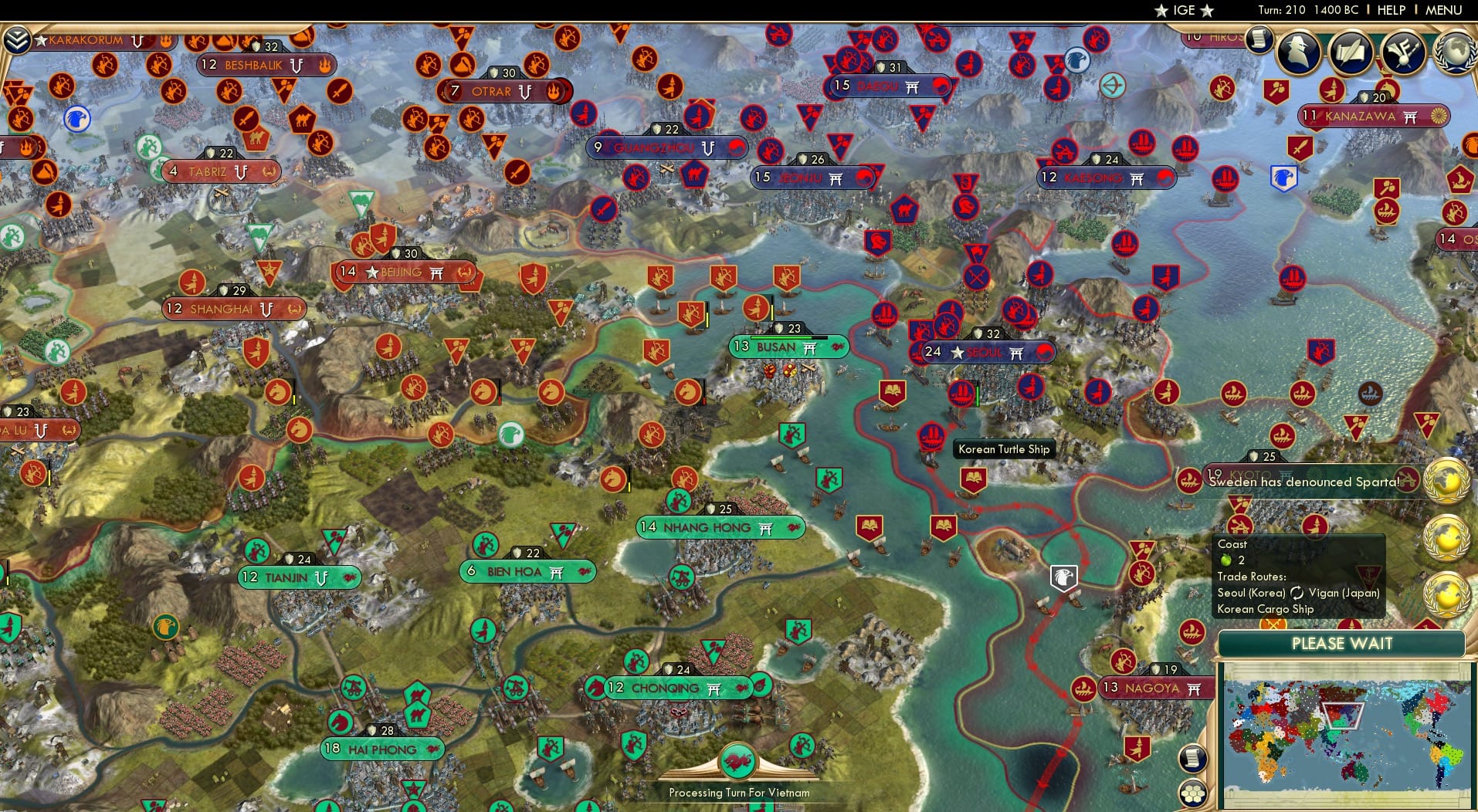Image resolution: width=1478 pixels, height=812 pixels.
Task: Open the game MENU
Action: click(1442, 10)
